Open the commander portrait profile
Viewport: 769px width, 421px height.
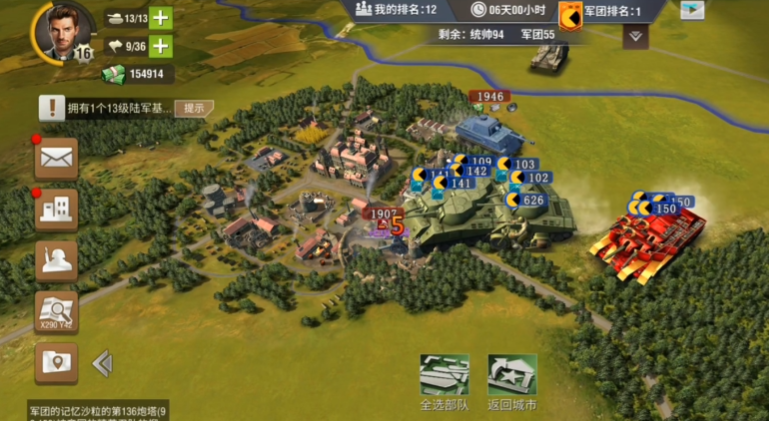pyautogui.click(x=59, y=31)
